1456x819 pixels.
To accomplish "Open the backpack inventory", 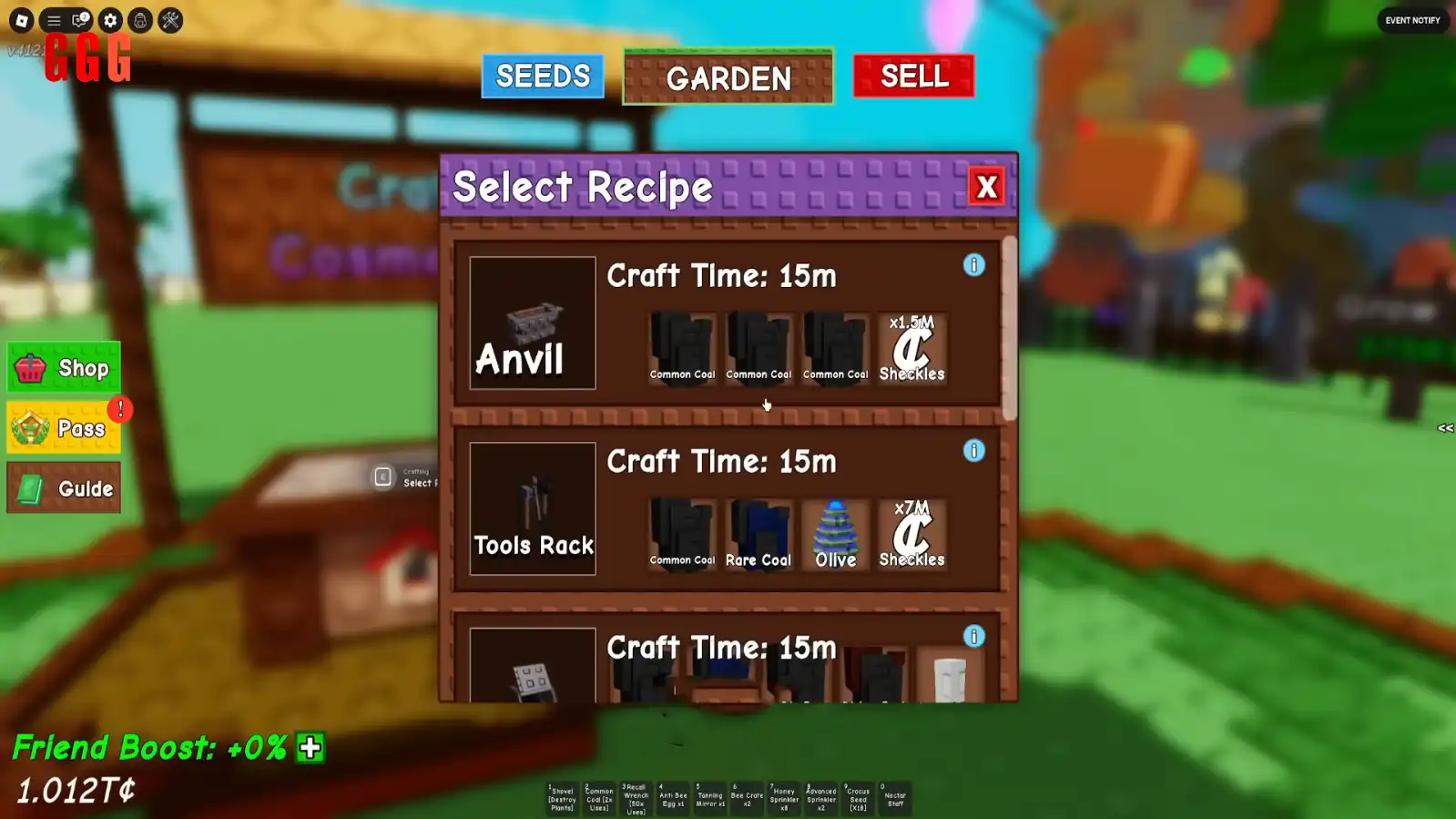I will [140, 20].
